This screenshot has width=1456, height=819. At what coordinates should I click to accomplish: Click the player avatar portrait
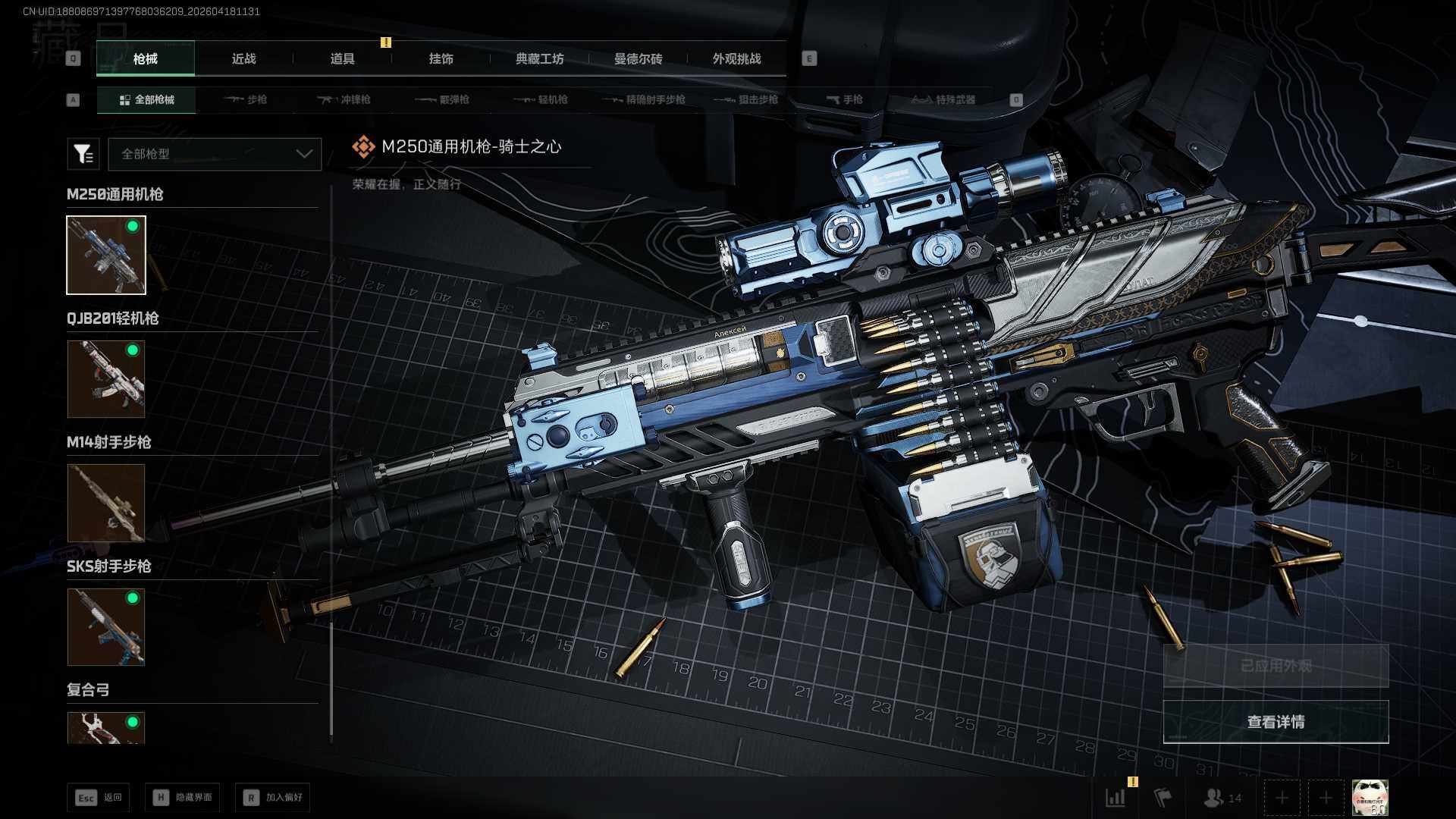coord(1370,798)
